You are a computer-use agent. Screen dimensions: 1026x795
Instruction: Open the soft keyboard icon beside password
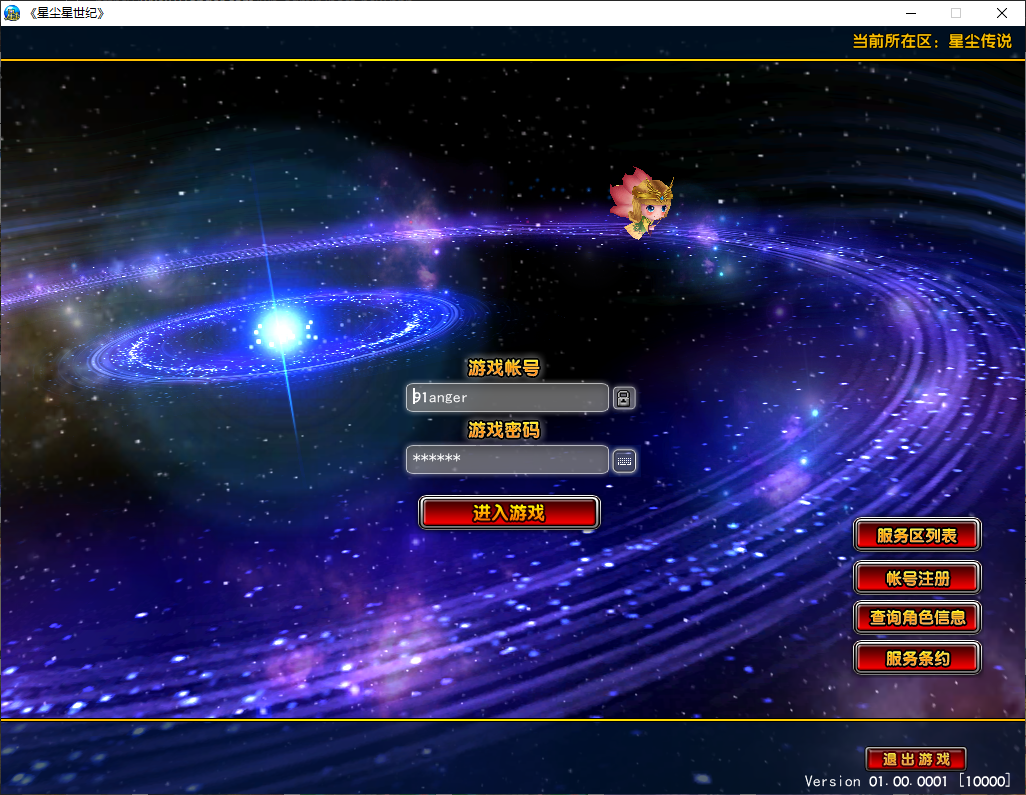(x=624, y=460)
